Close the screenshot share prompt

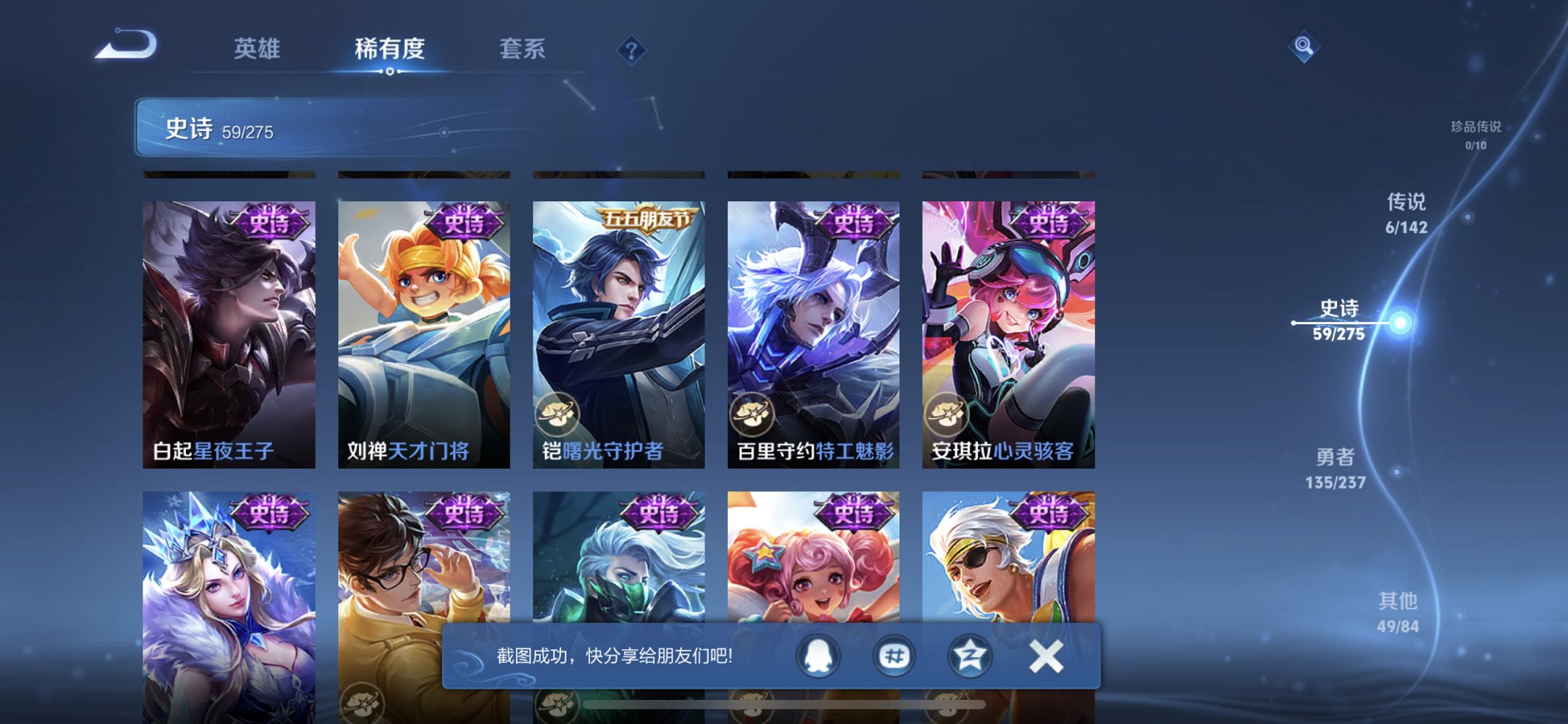point(1046,655)
